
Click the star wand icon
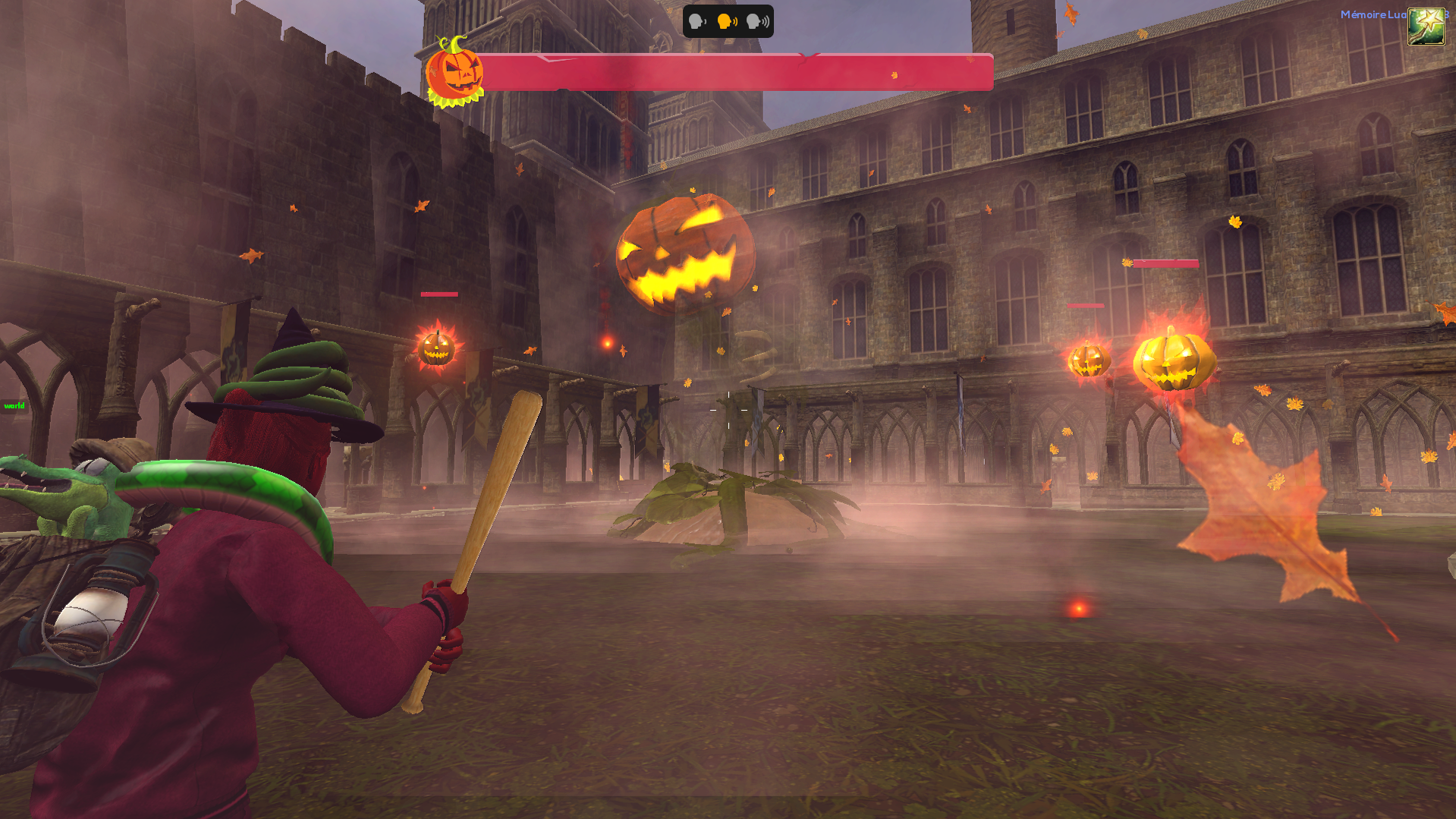1426,27
